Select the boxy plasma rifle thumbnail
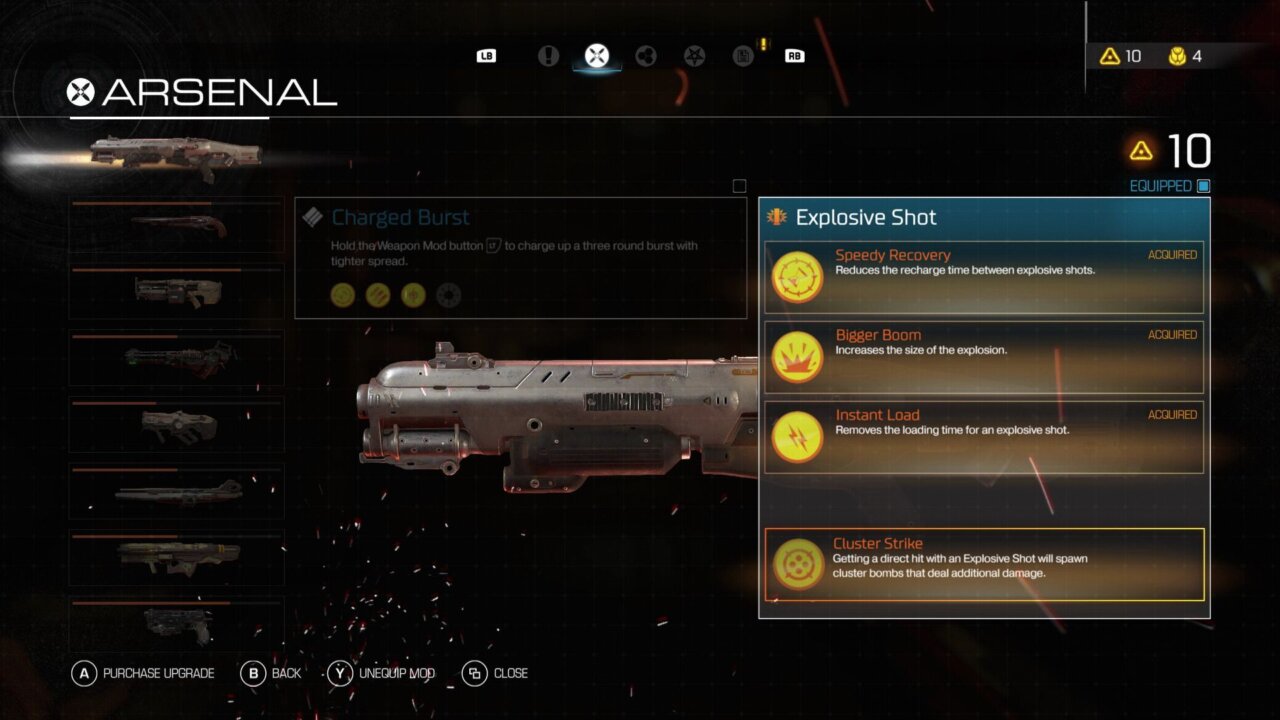 pos(176,425)
